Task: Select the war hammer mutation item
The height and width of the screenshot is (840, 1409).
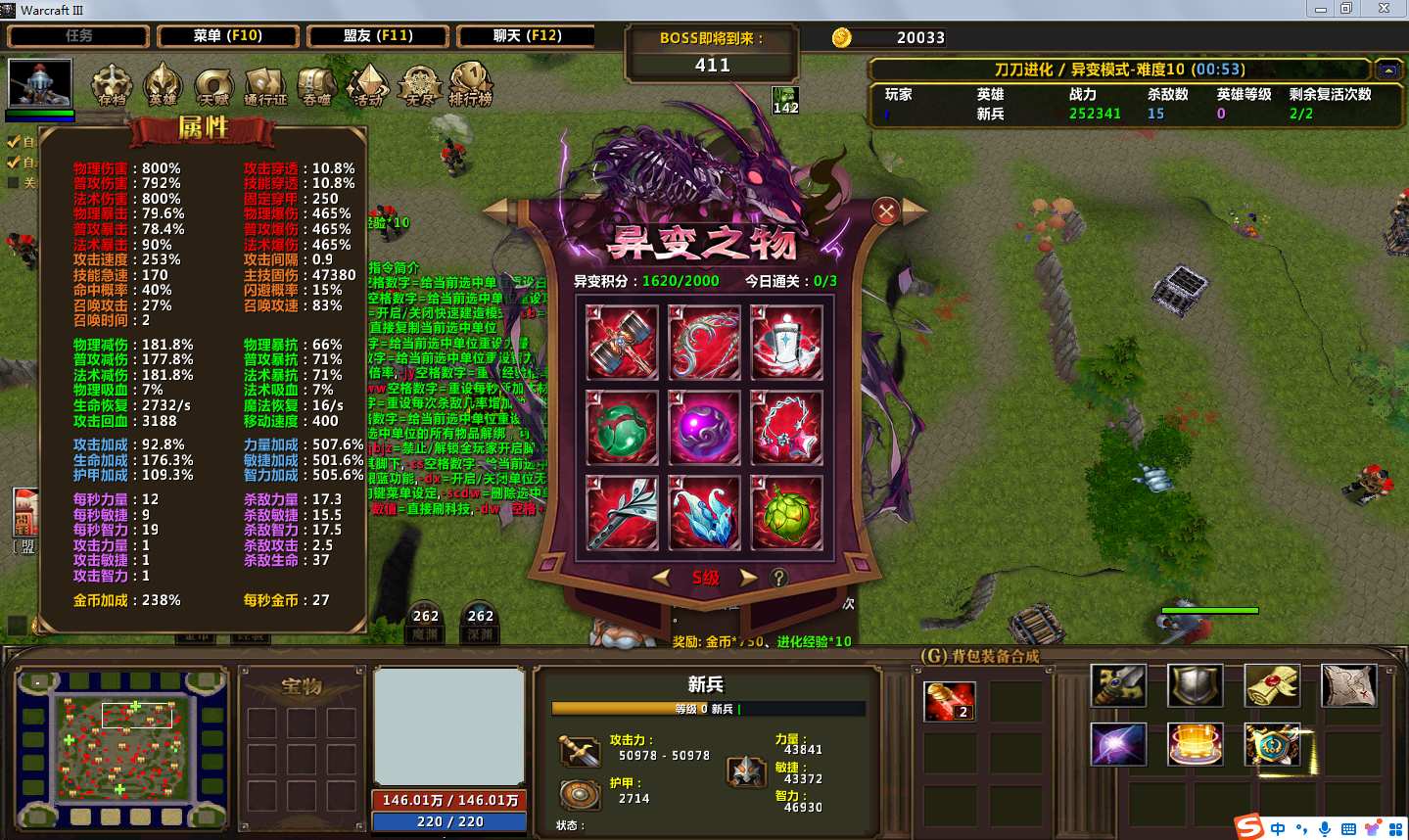Action: click(x=622, y=342)
